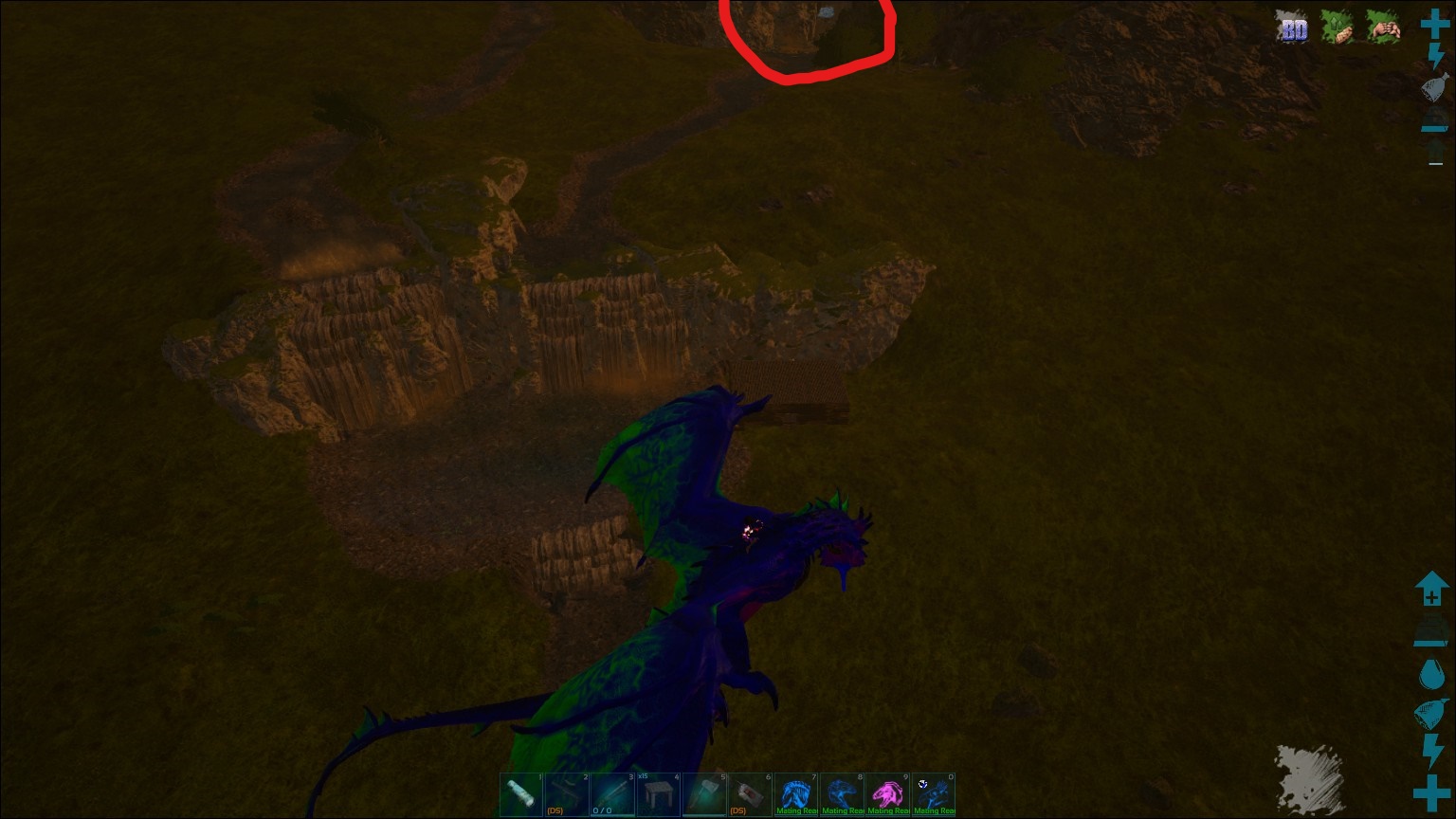
Task: Equip the 0 / 0 weapon in slot 3
Action: click(613, 794)
